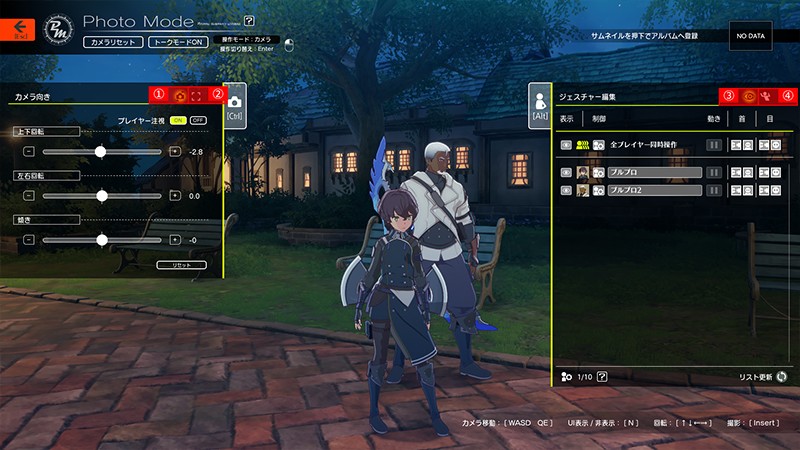Screen dimensions: 800x450
Task: Turn player focus ON
Action: tap(178, 120)
